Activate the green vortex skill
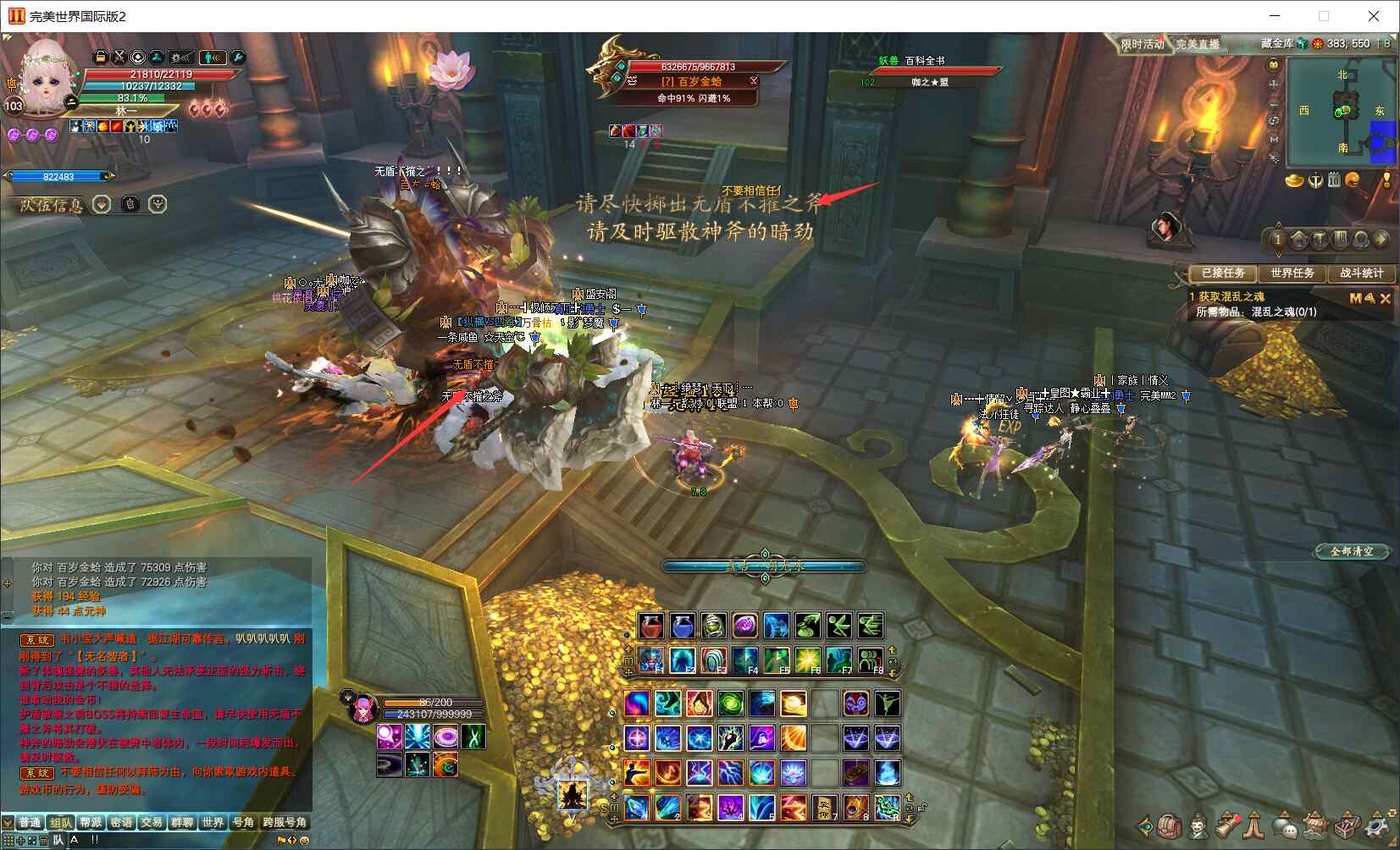The height and width of the screenshot is (850, 1400). coord(730,704)
